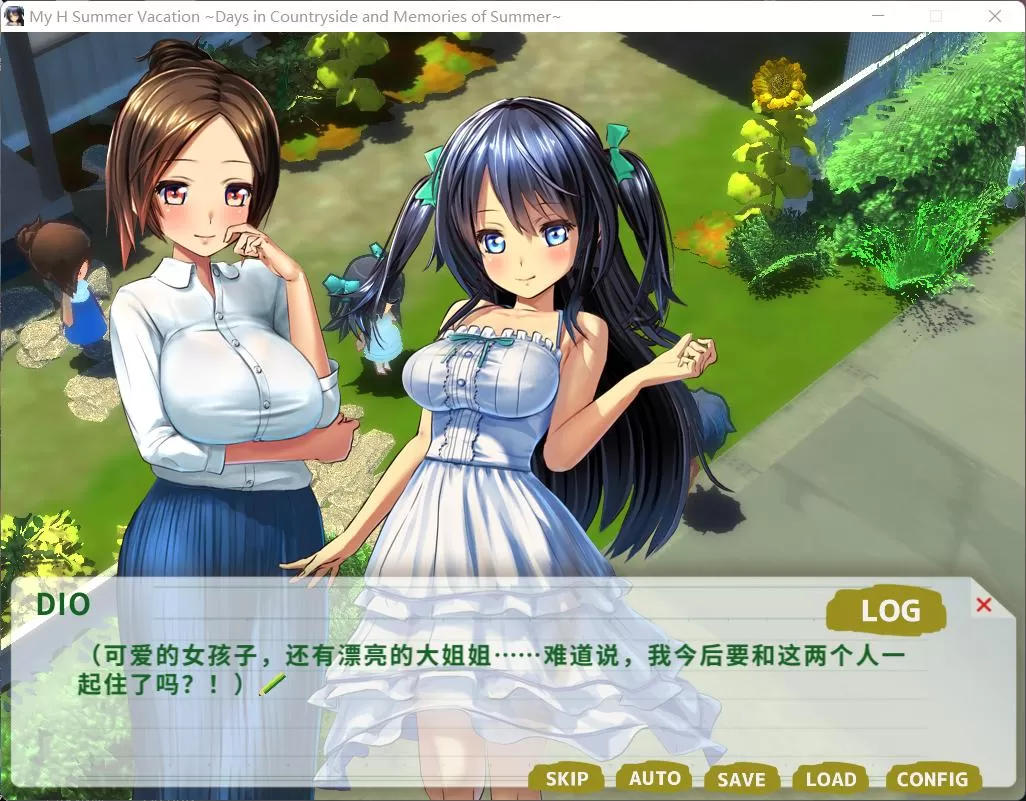1026x801 pixels.
Task: Open the LOAD menu
Action: click(830, 780)
